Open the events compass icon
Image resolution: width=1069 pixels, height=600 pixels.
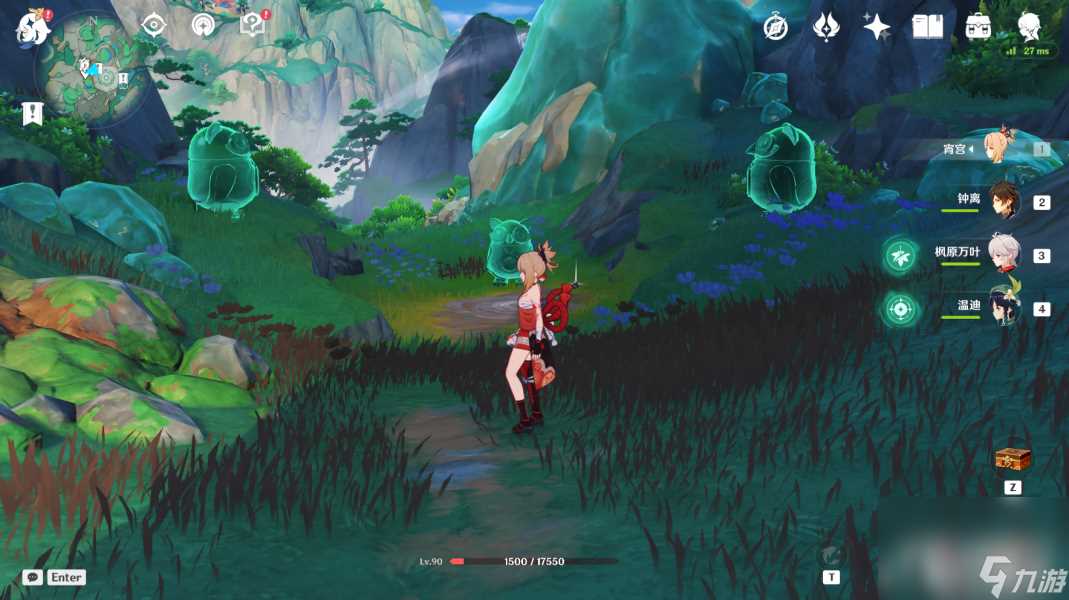pos(776,27)
